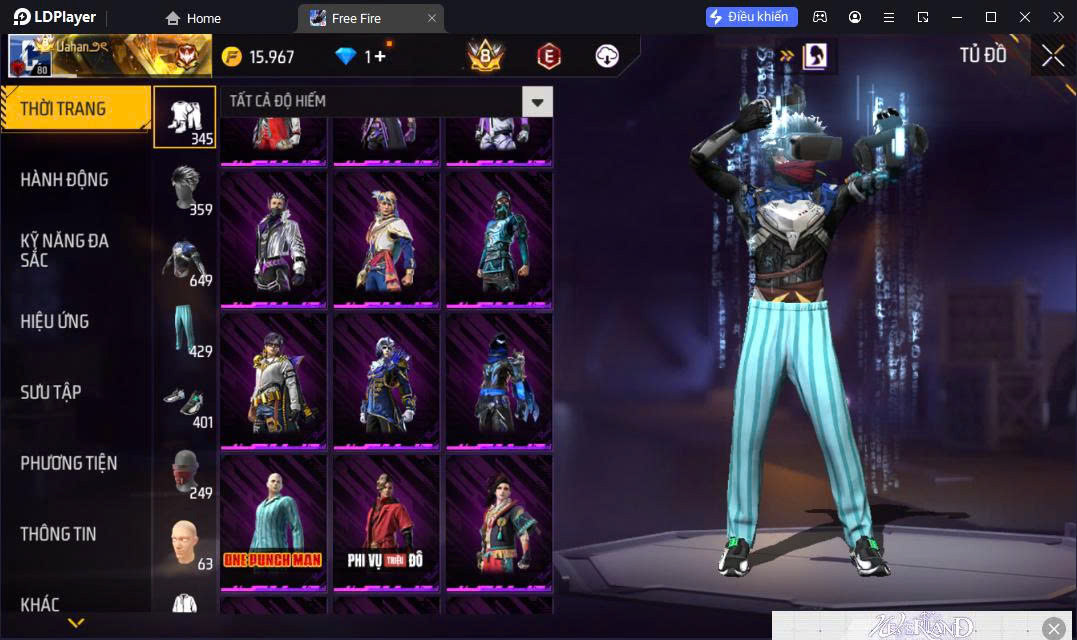Viewport: 1077px width, 640px height.
Task: Select the bald head subcategory icon
Action: click(x=185, y=542)
